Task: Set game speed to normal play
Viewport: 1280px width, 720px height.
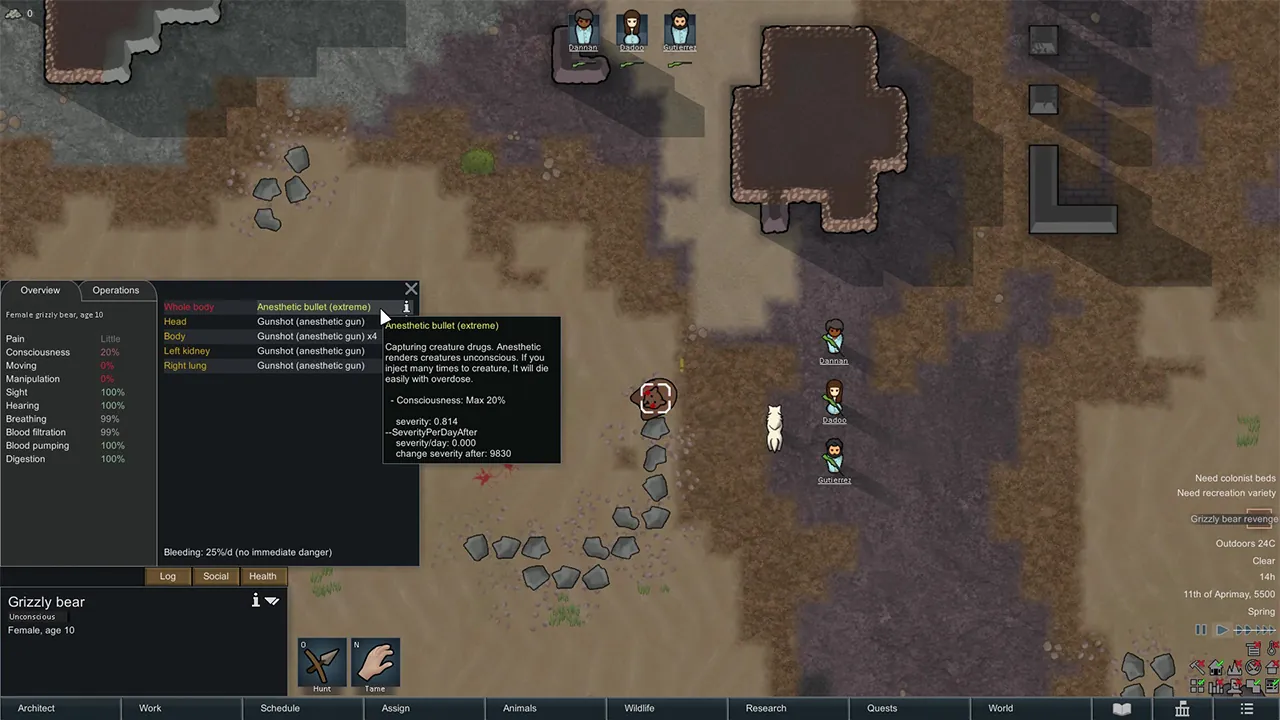Action: pos(1222,630)
